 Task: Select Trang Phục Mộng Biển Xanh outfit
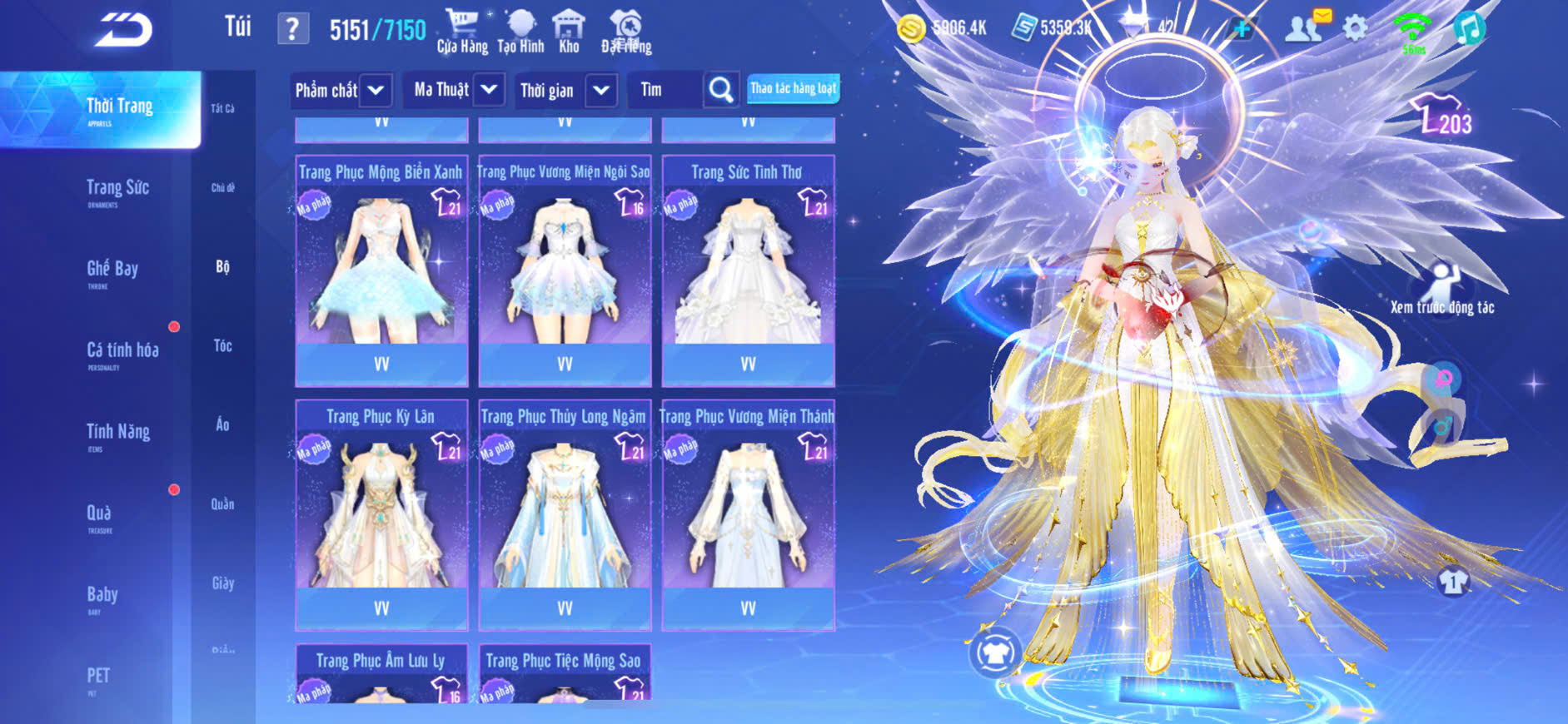point(381,270)
